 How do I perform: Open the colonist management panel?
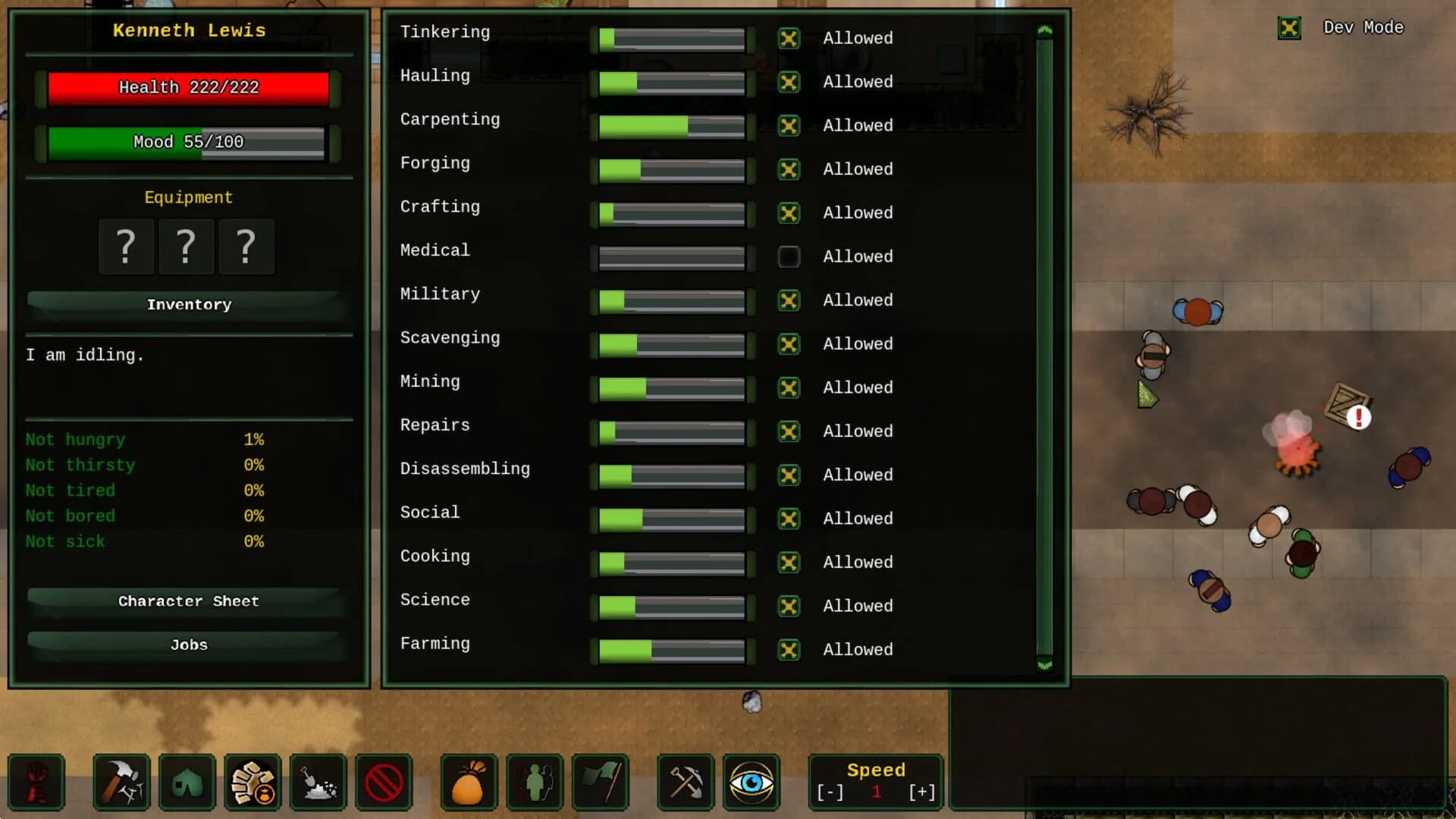(x=533, y=783)
